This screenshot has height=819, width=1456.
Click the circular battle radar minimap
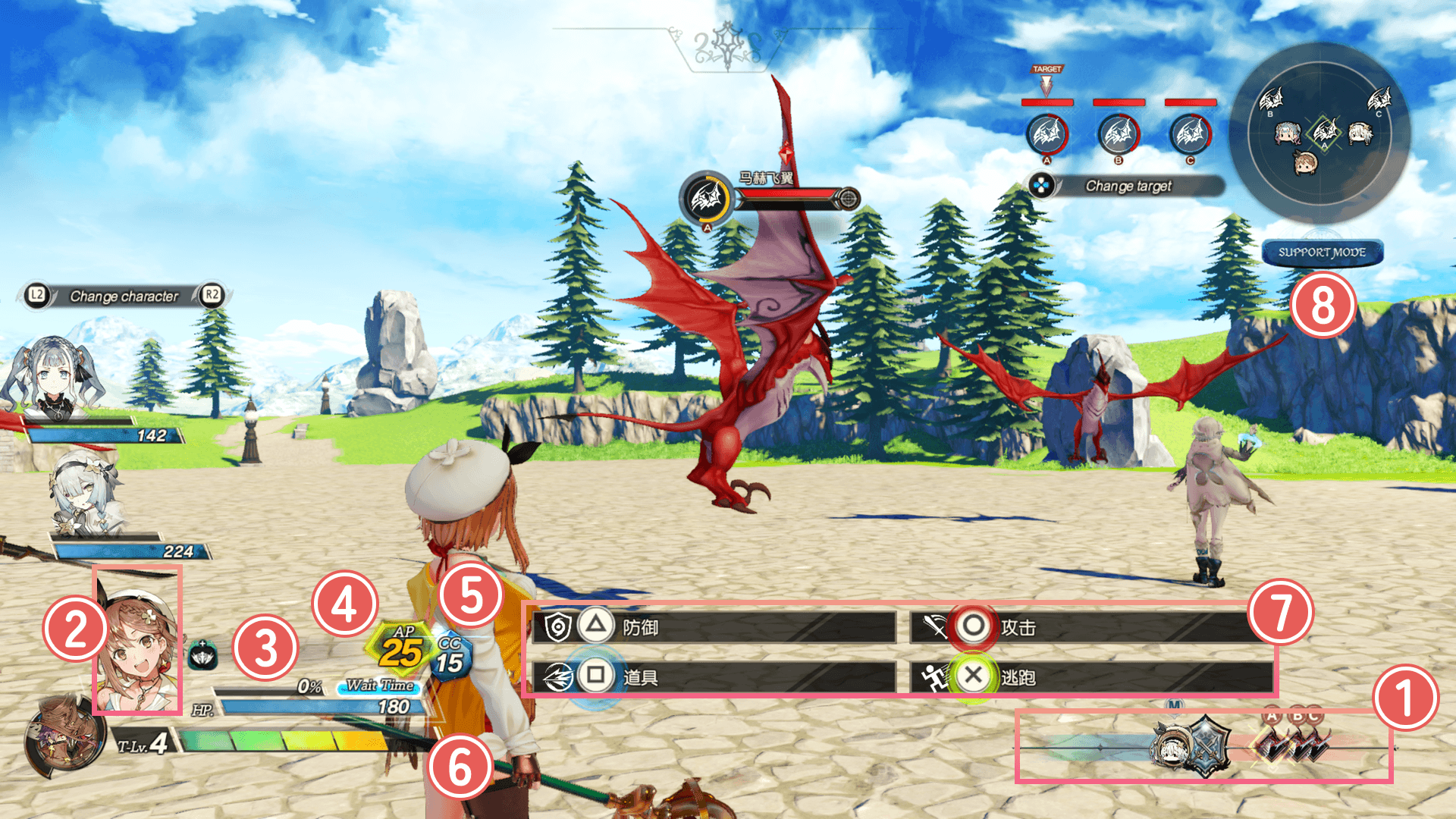(1319, 133)
